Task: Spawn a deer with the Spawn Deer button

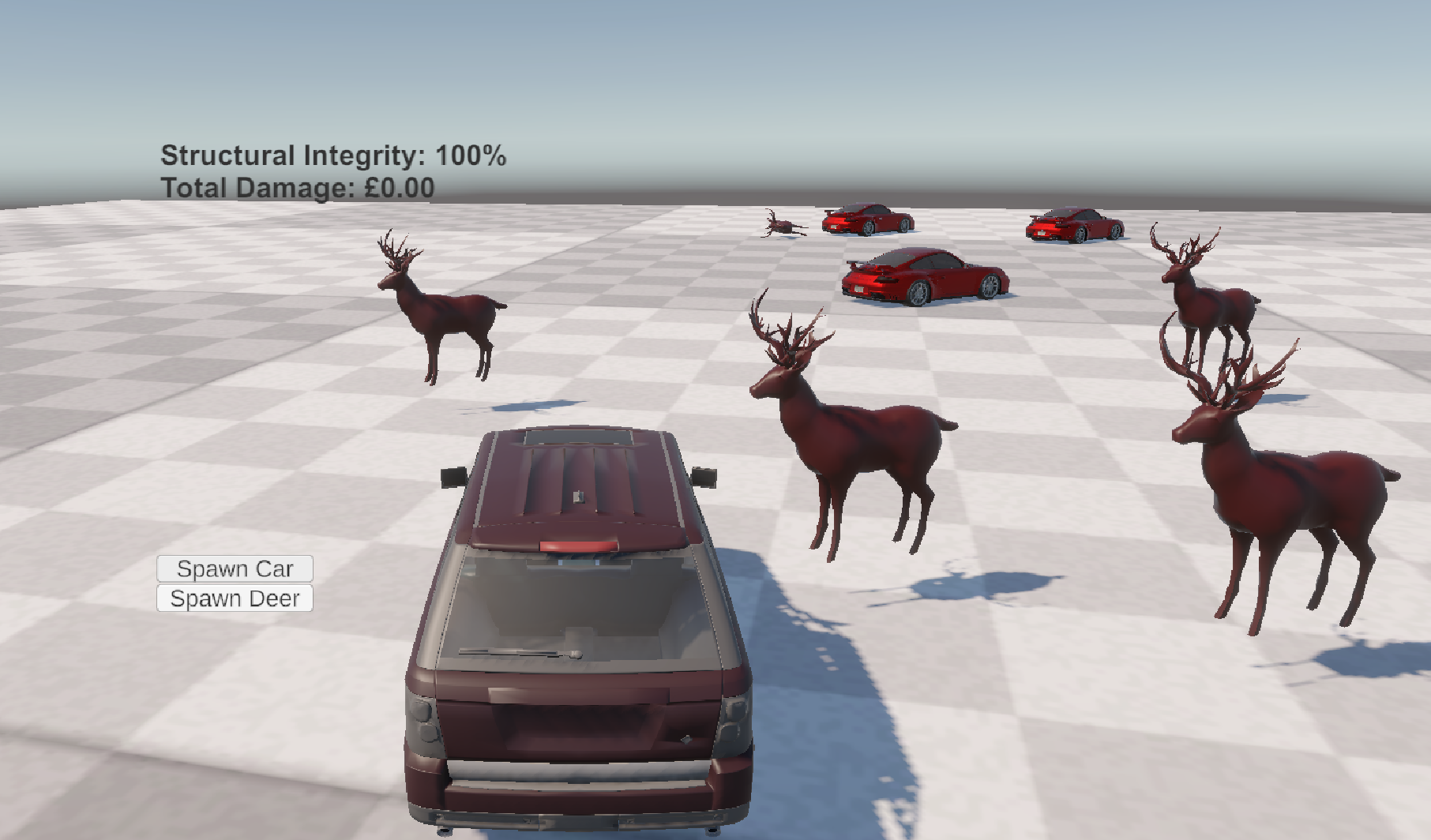Action: click(235, 598)
